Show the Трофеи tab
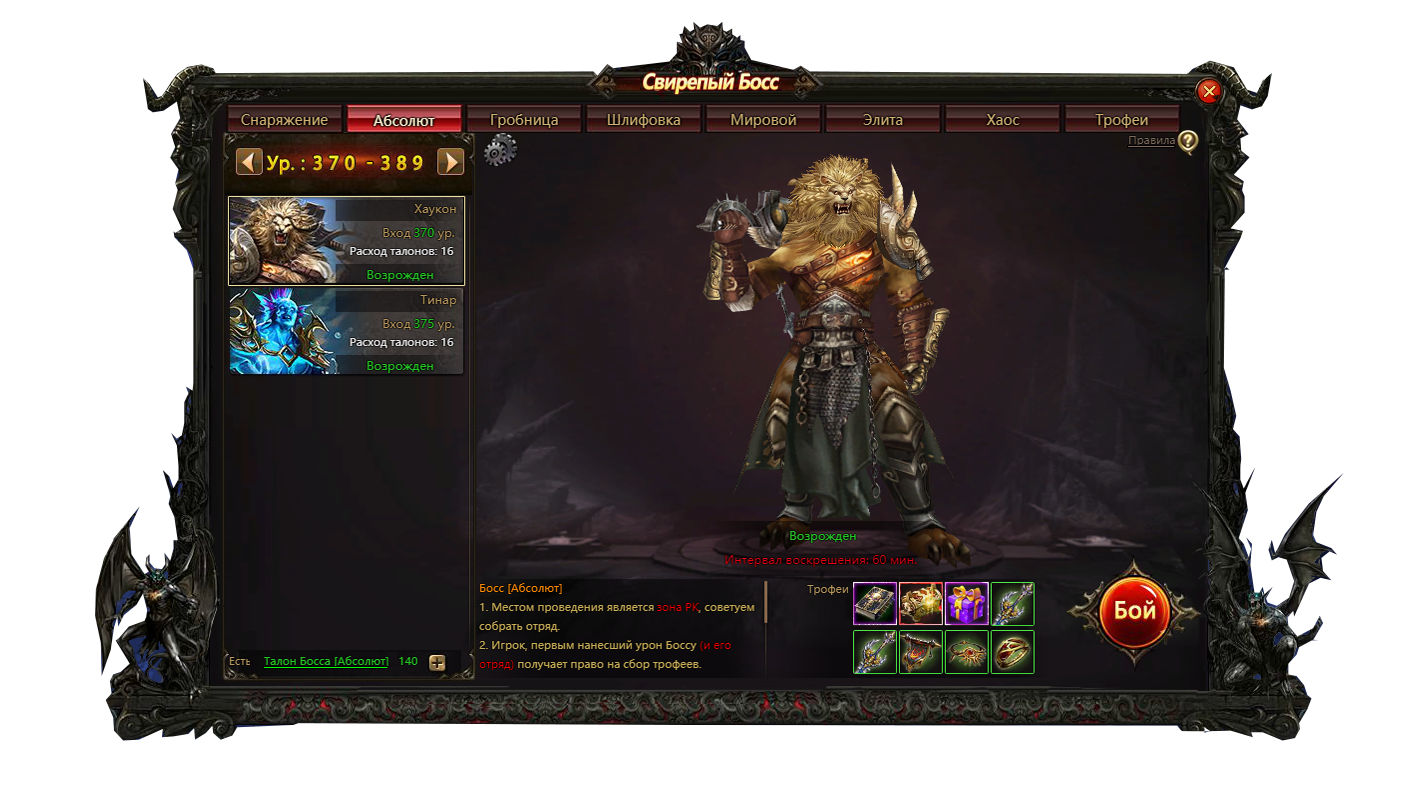Screen dimensions: 1409x807 (x=1121, y=120)
